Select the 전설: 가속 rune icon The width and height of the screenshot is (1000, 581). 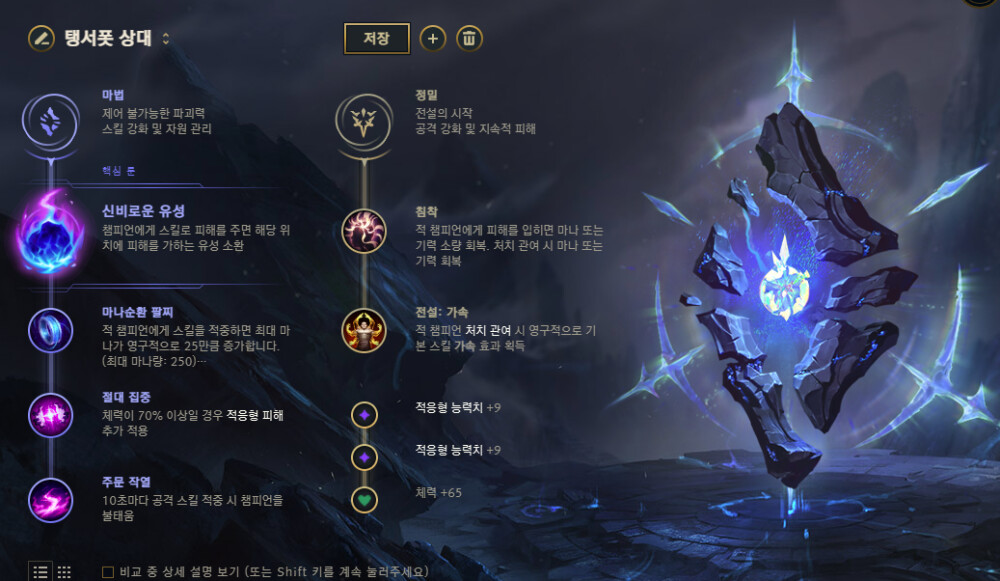363,330
